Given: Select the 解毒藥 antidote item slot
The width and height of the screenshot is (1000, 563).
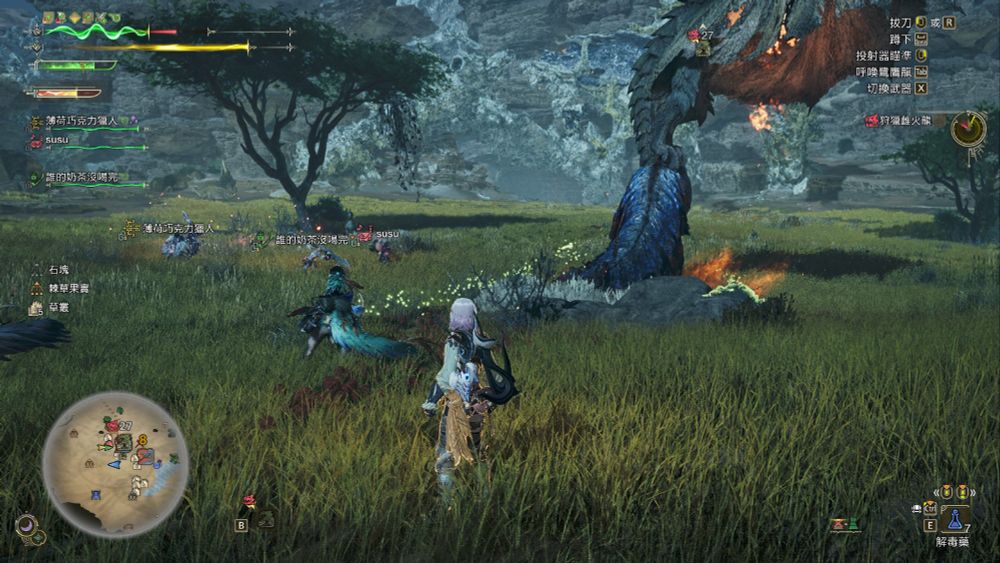Looking at the screenshot, I should point(954,518).
